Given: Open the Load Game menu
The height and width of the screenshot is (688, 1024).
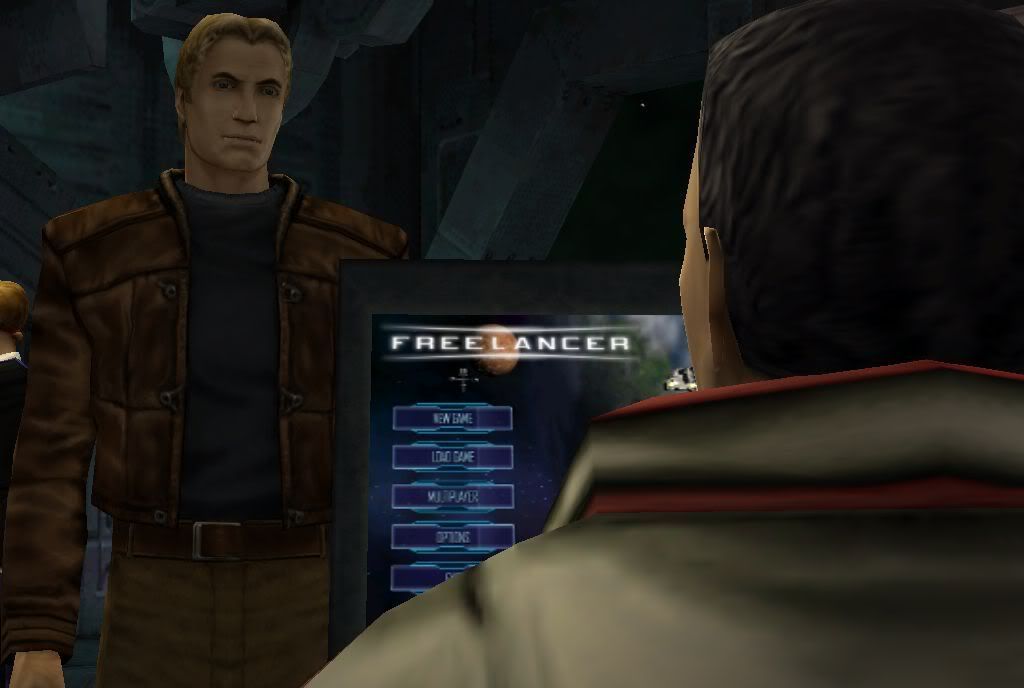Looking at the screenshot, I should (453, 457).
